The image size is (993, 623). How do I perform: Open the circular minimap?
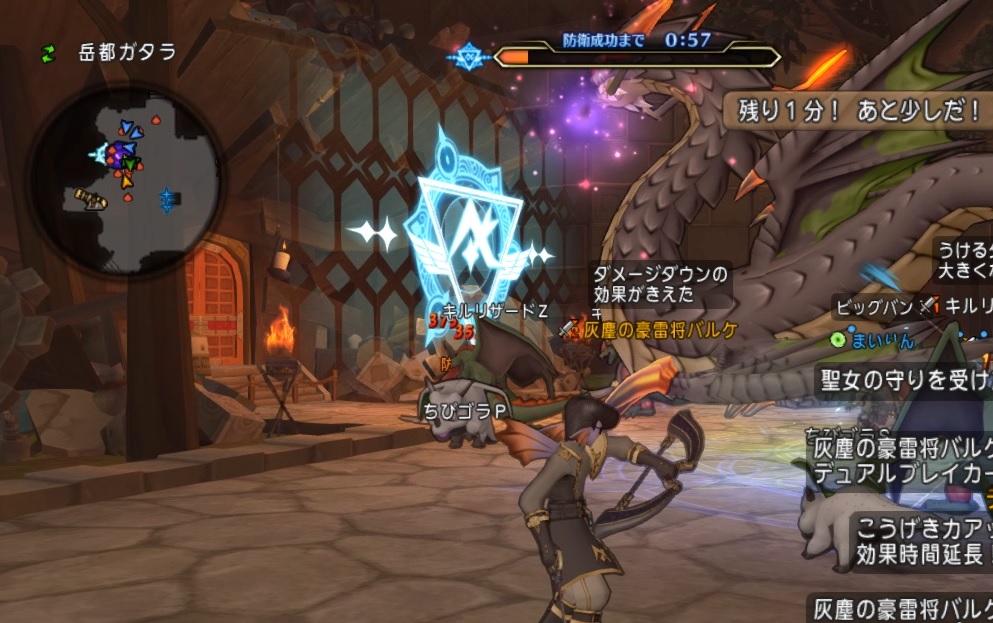125,180
